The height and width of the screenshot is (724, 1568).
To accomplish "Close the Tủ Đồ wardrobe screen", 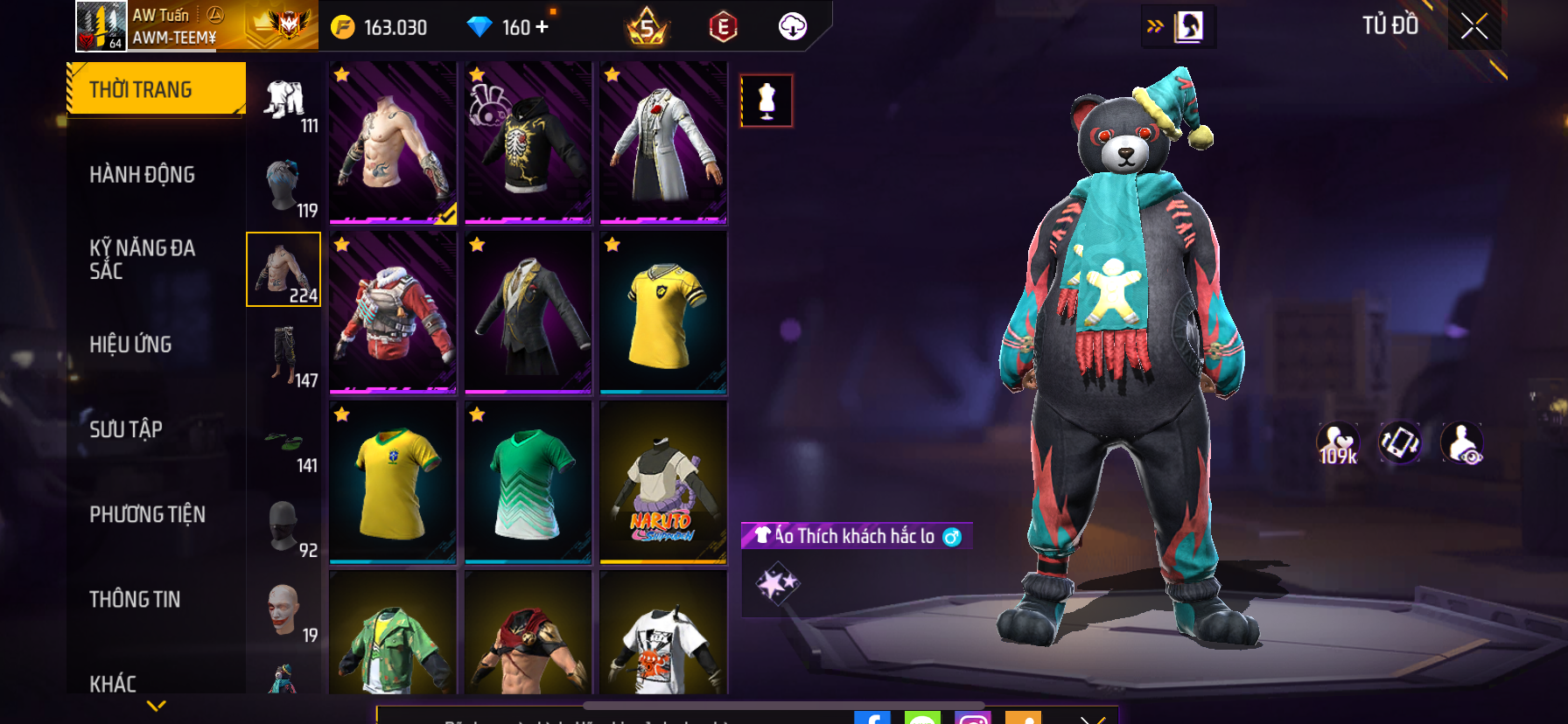I will [1474, 26].
